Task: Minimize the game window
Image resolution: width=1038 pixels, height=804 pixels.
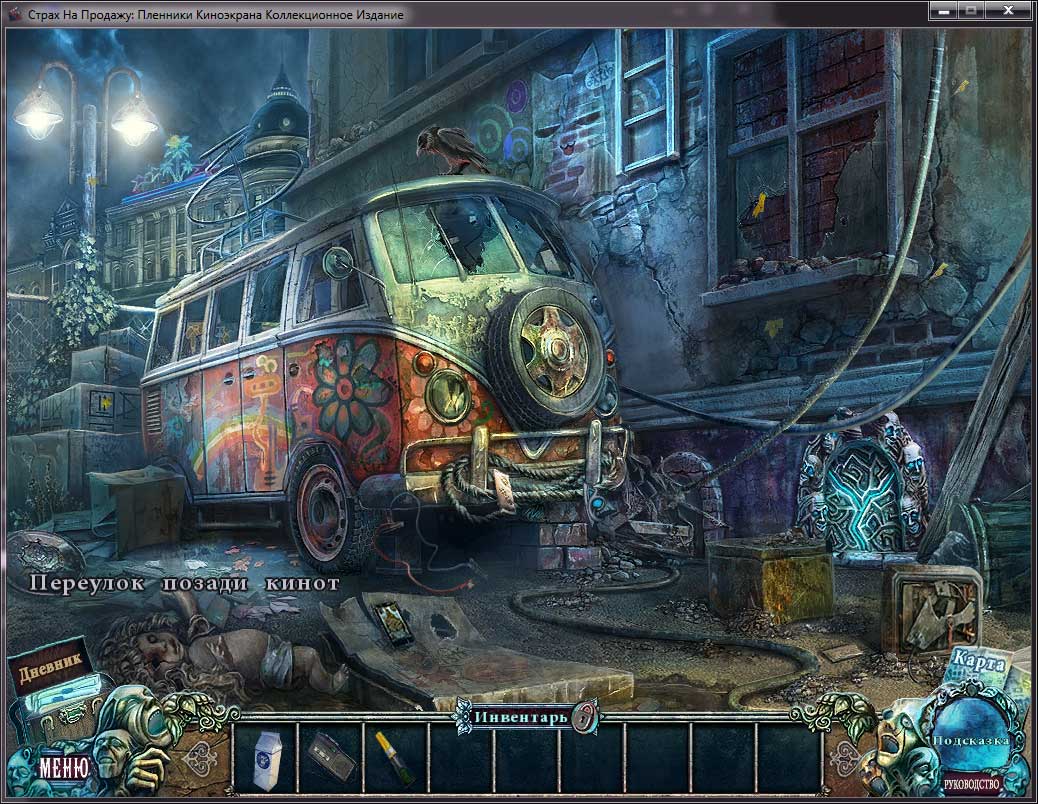Action: [x=942, y=10]
